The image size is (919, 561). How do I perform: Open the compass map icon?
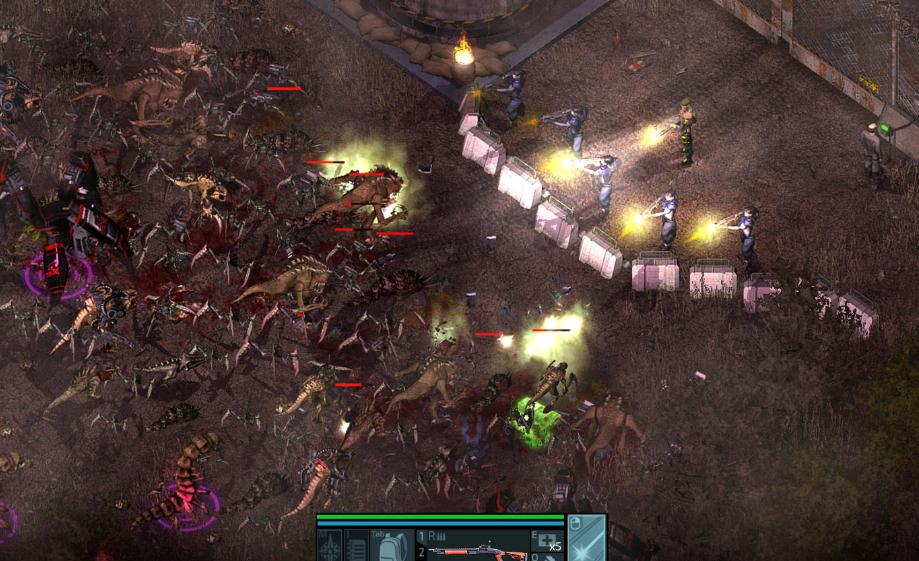(x=330, y=547)
